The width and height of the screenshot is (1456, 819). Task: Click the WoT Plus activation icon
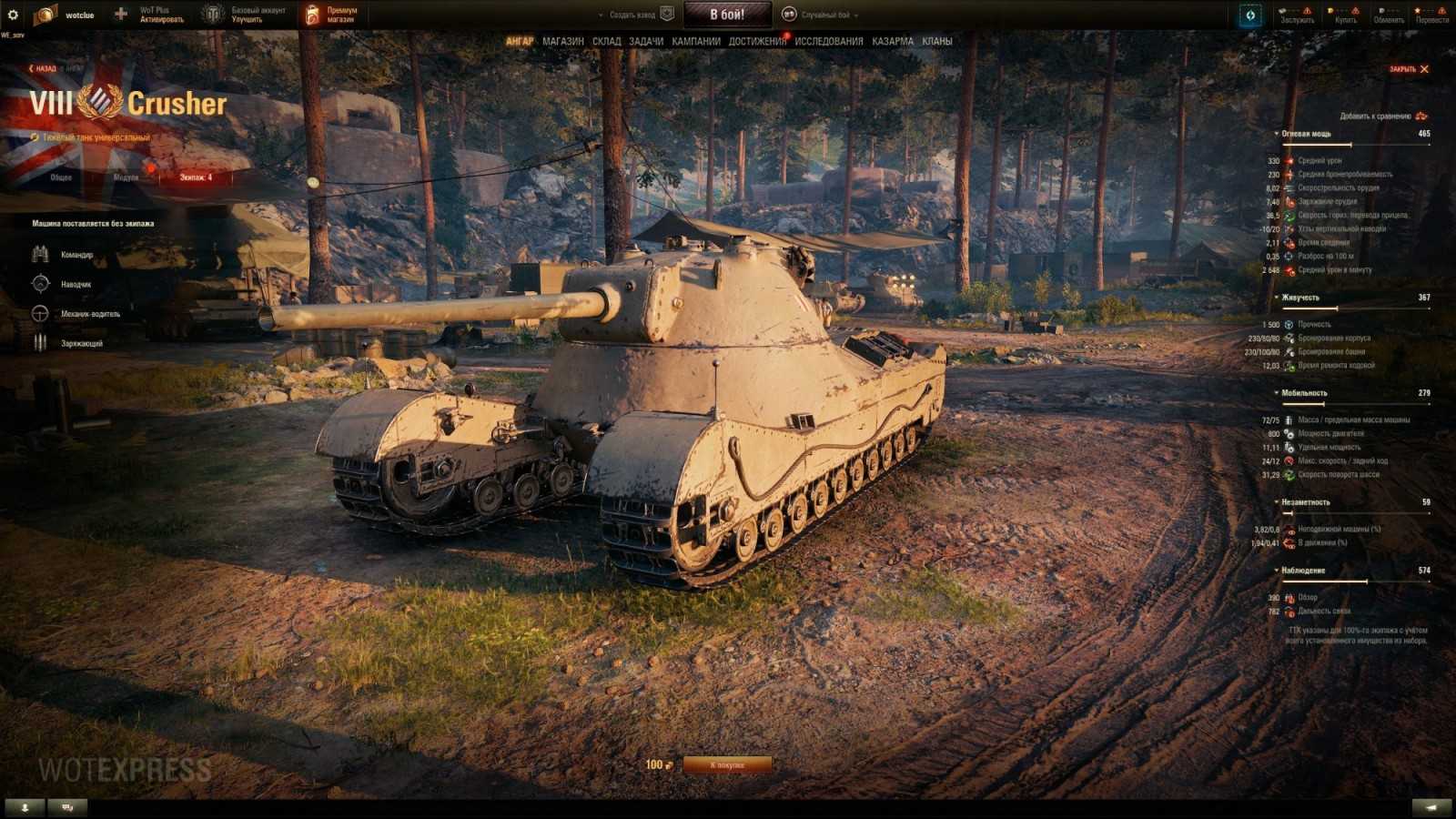point(118,13)
